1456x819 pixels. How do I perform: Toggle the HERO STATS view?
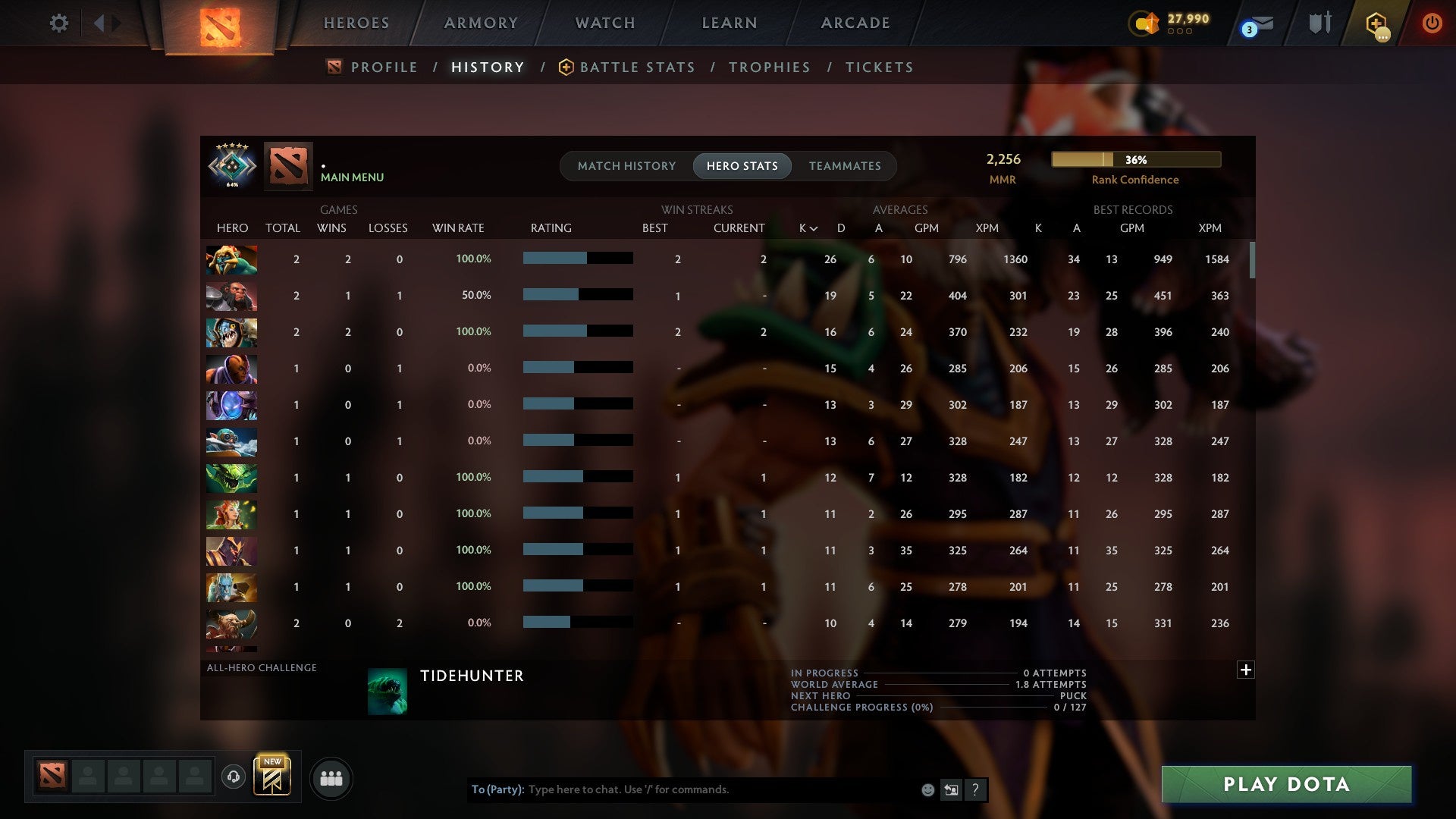coord(742,166)
